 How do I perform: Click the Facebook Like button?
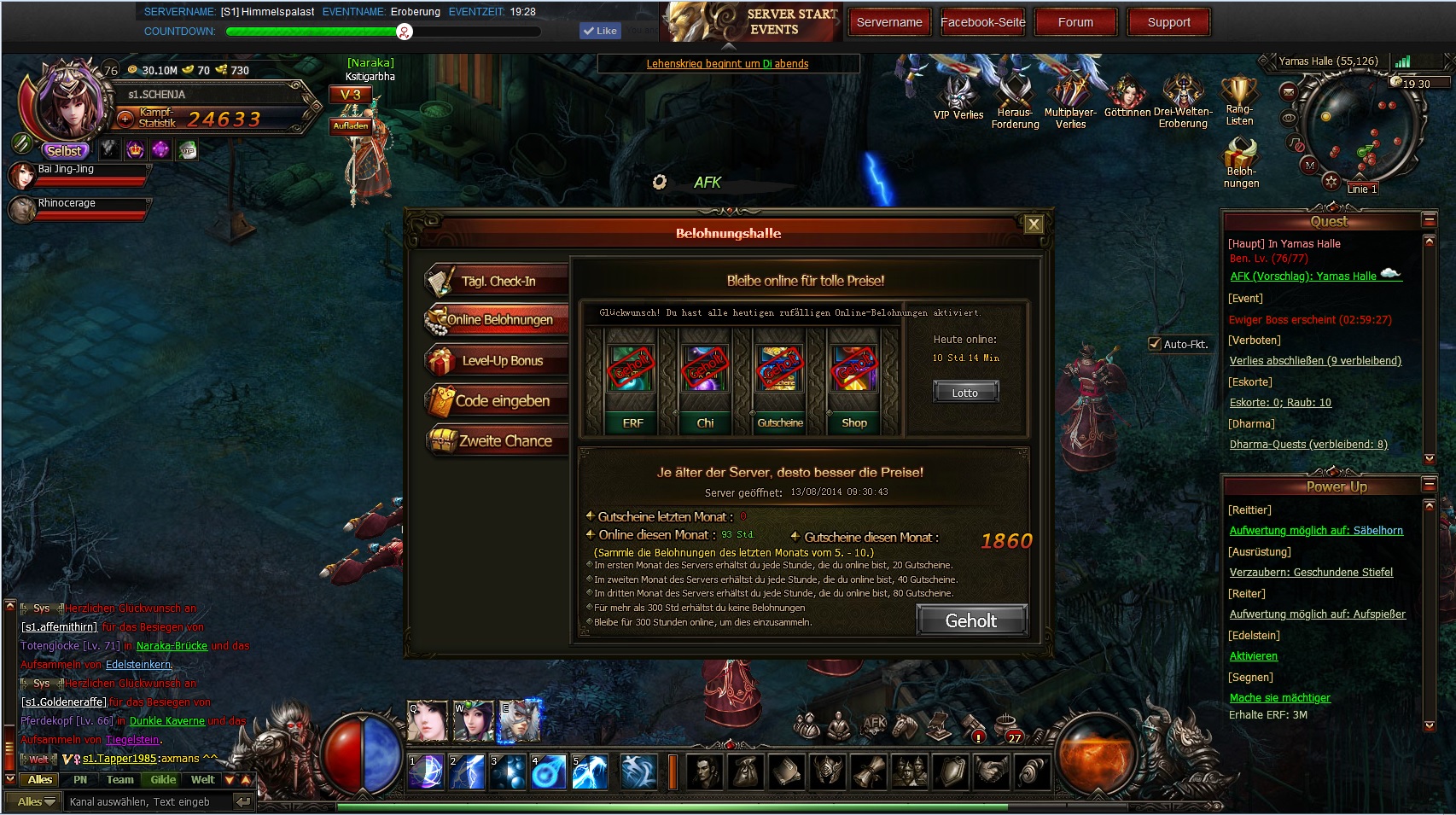pyautogui.click(x=599, y=31)
